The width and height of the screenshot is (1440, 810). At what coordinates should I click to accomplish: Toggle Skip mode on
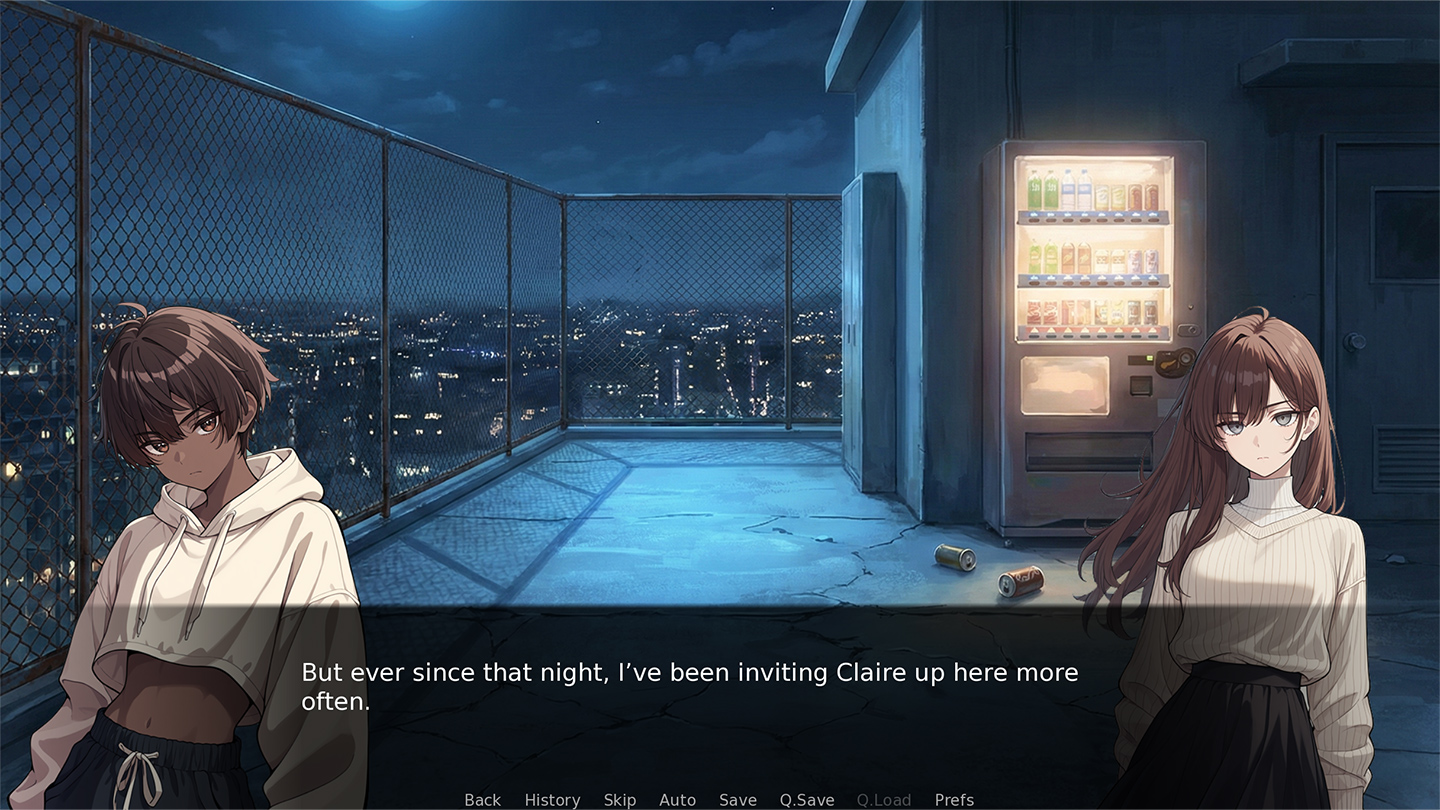tap(620, 799)
